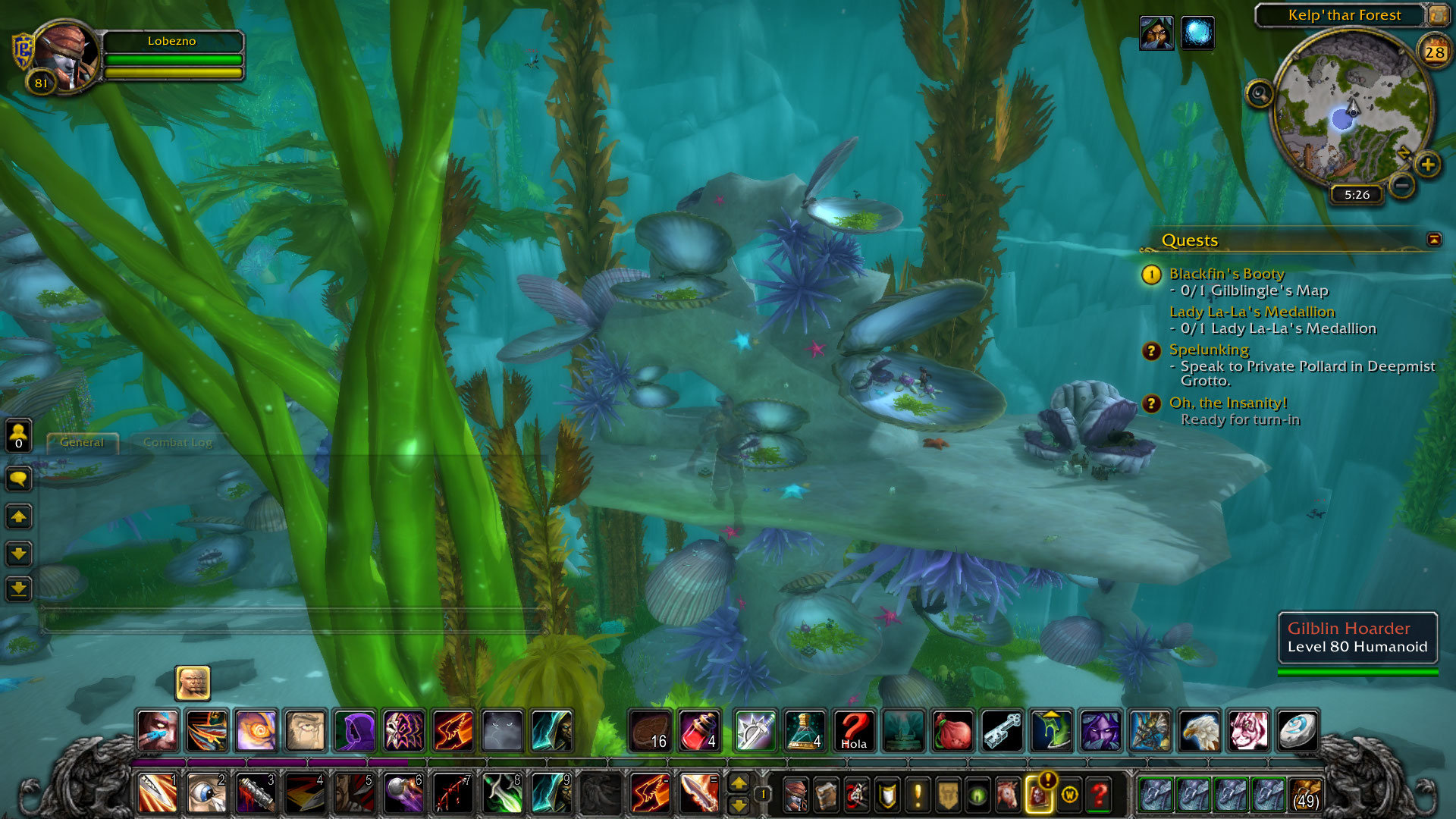Image resolution: width=1456 pixels, height=819 pixels.
Task: Open the calendar showing day 28
Action: [x=1434, y=52]
